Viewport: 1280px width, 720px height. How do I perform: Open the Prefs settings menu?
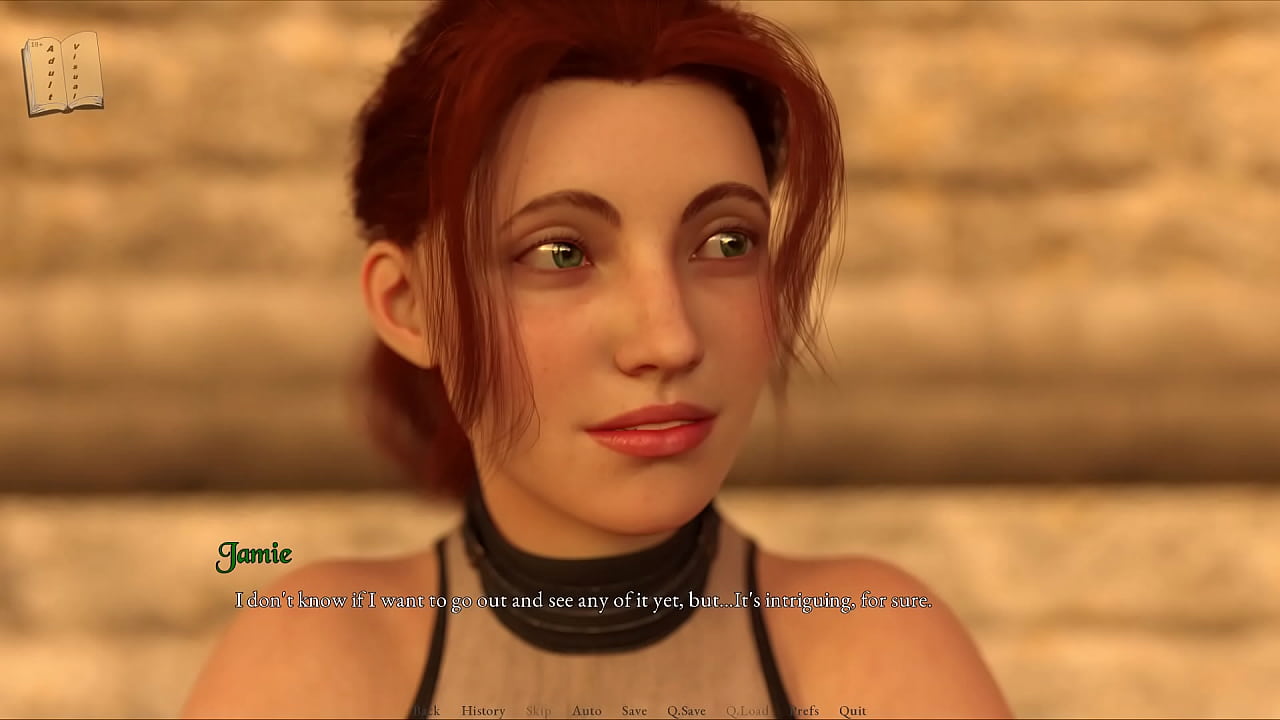click(804, 711)
